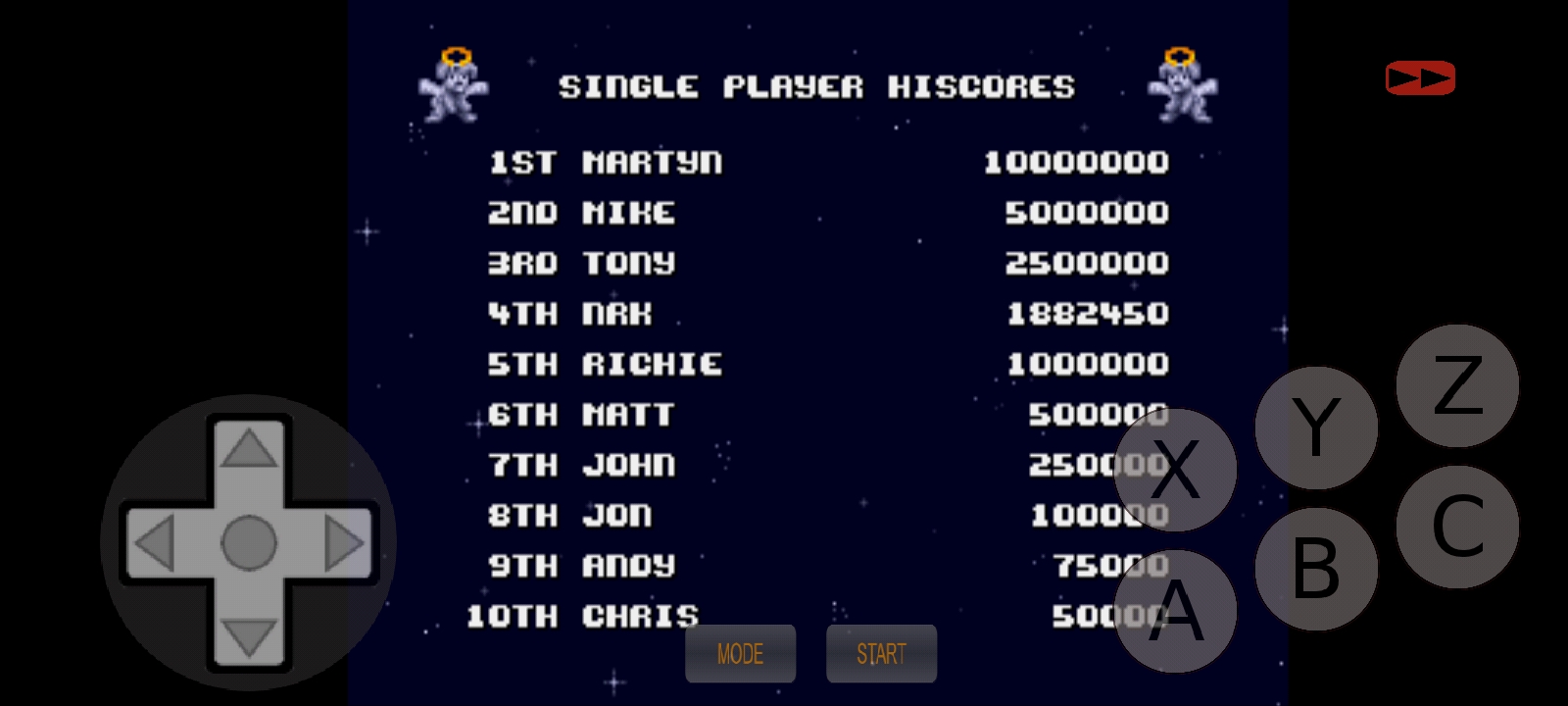The width and height of the screenshot is (1568, 706).
Task: Tap the on-screen X button
Action: [x=1175, y=470]
